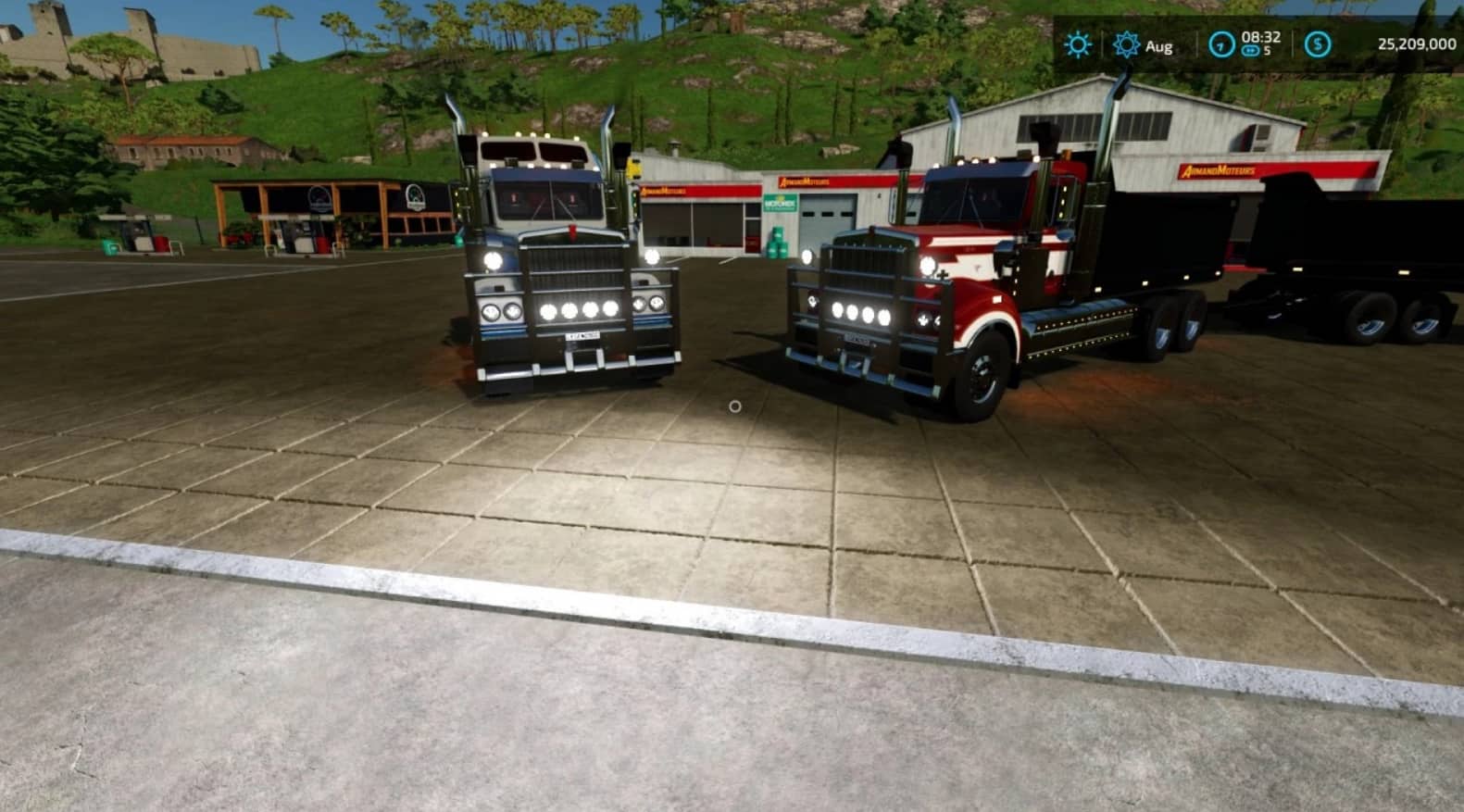1464x812 pixels.
Task: Select the August season icon
Action: [1126, 44]
